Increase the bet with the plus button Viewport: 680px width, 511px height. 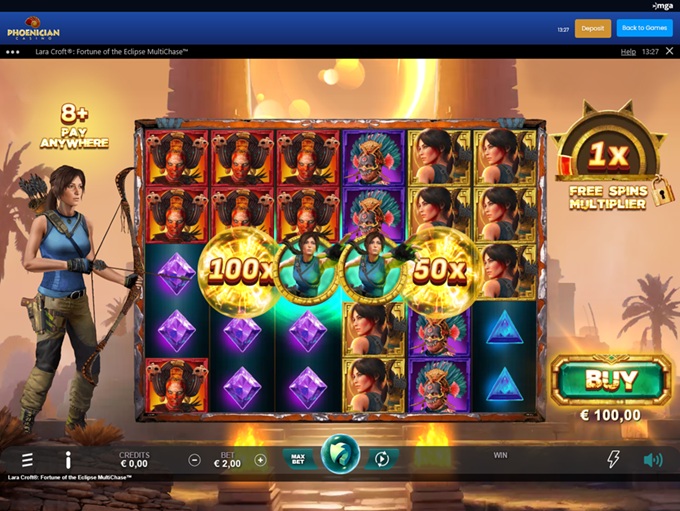click(260, 460)
